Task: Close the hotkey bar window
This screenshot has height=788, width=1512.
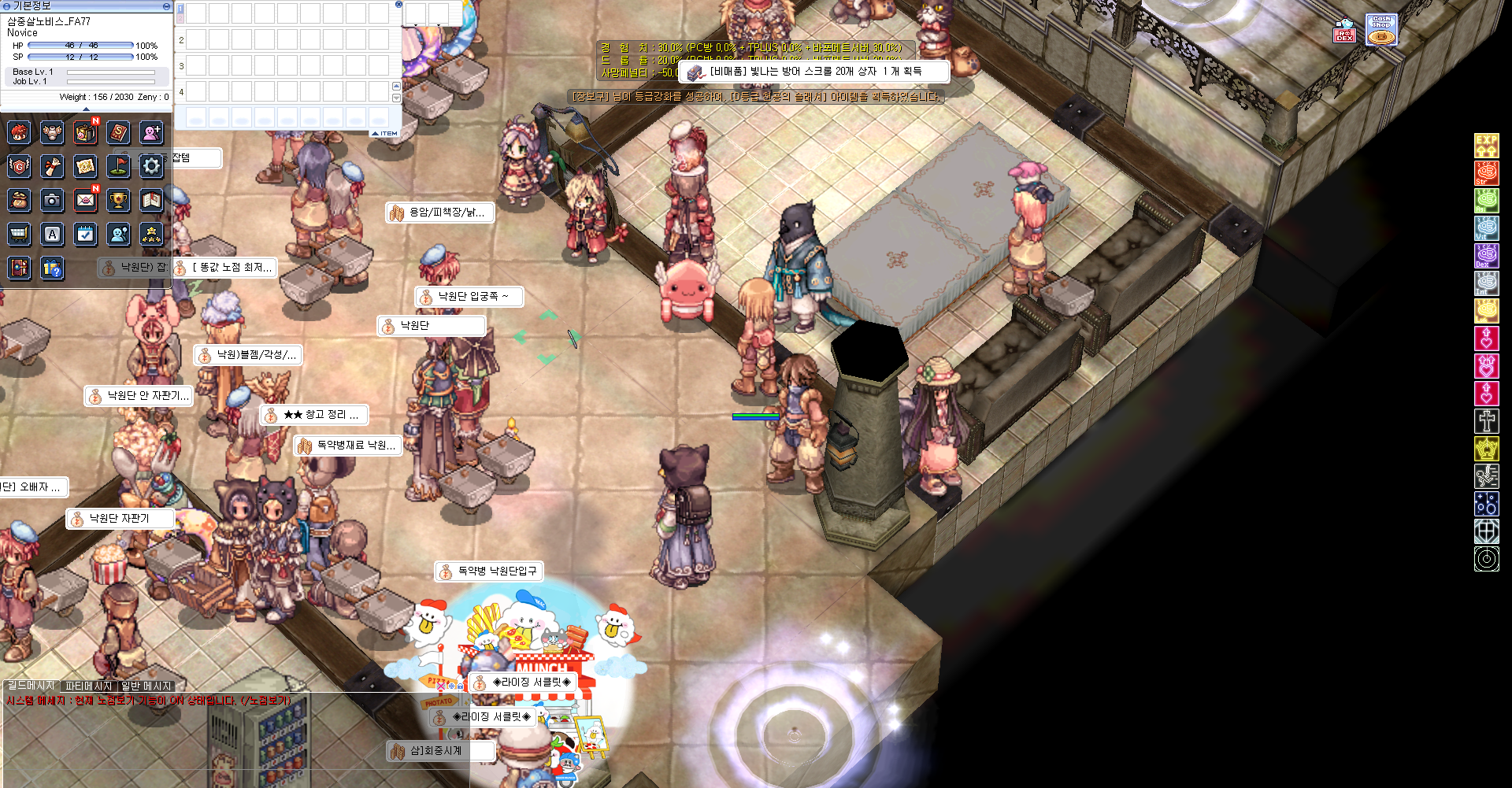Action: pyautogui.click(x=398, y=5)
